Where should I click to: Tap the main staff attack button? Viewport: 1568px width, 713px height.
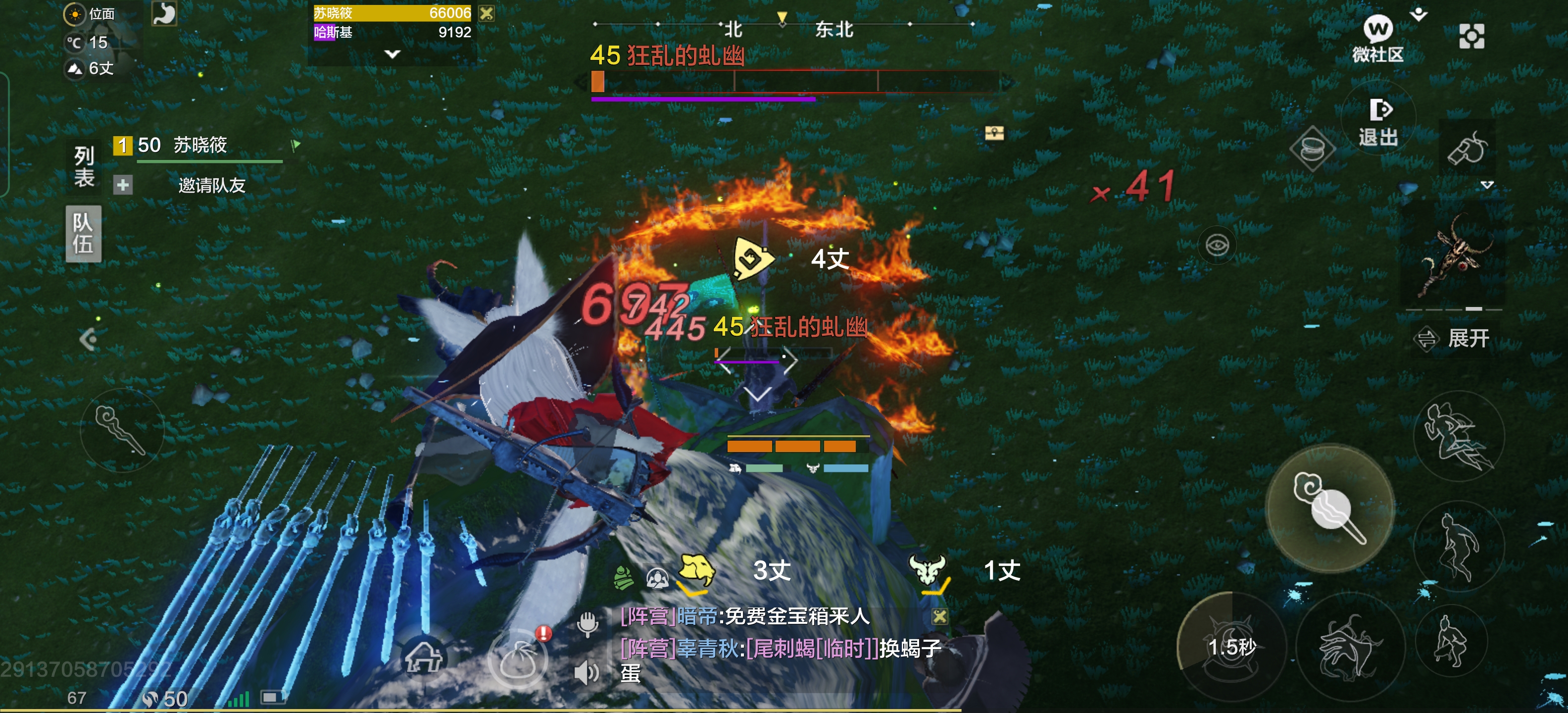point(1329,508)
